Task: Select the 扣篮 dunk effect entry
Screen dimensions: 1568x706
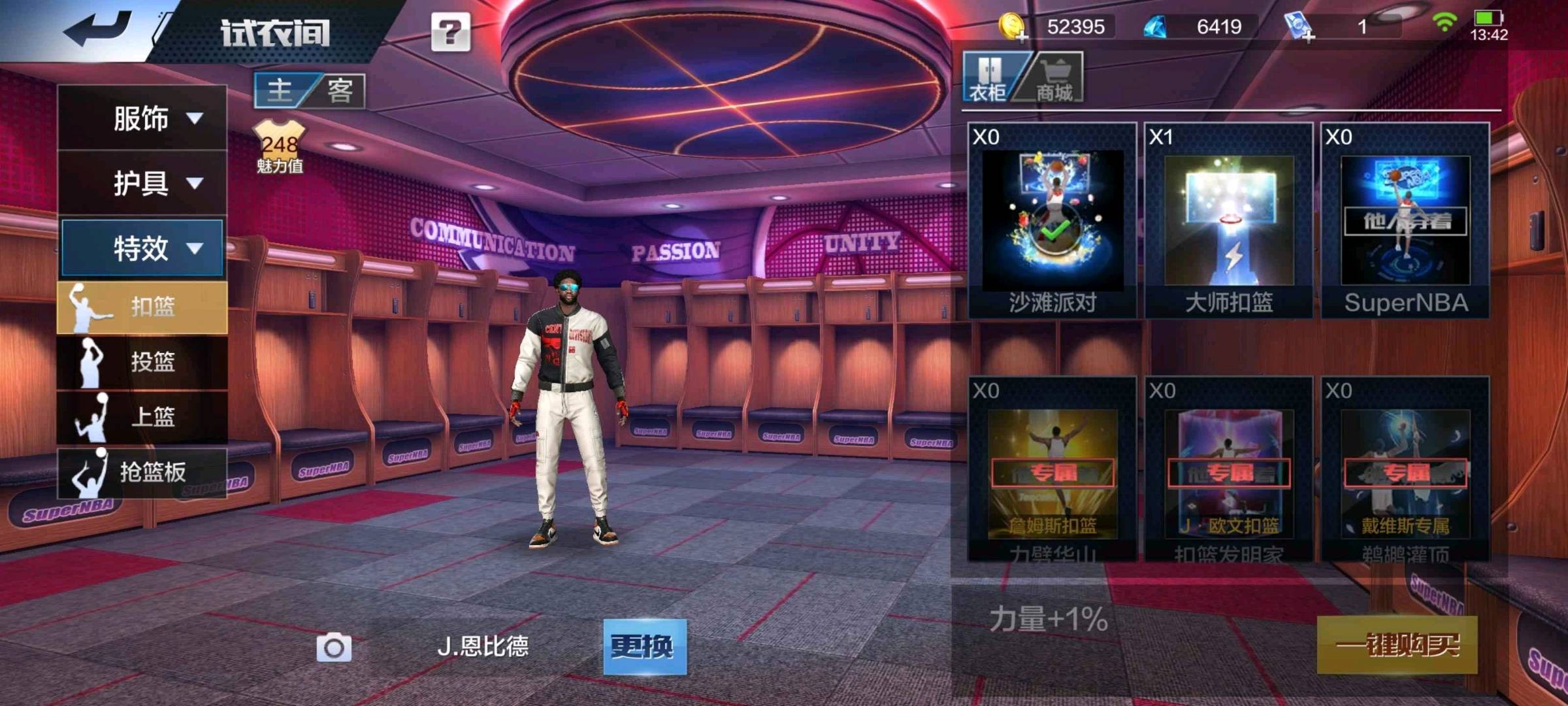Action: tap(142, 307)
